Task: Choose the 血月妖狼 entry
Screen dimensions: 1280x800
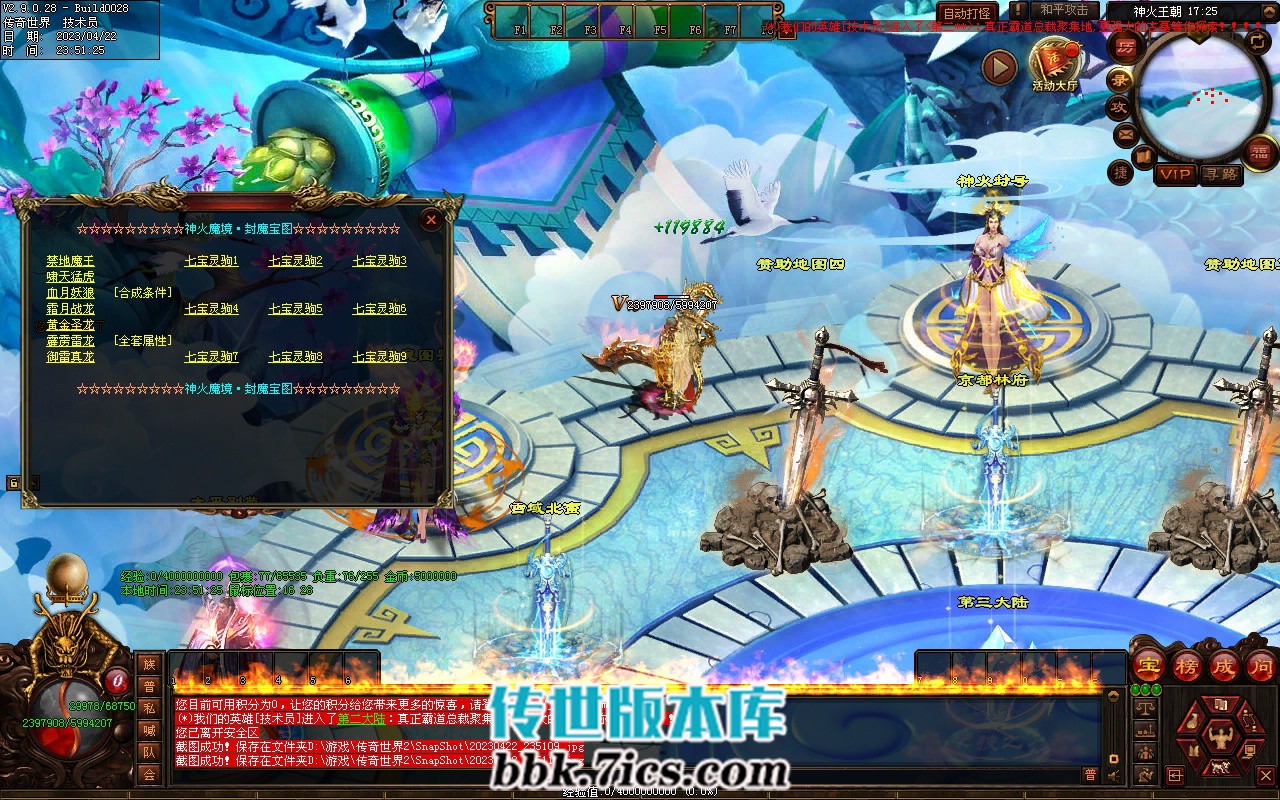Action: [70, 293]
